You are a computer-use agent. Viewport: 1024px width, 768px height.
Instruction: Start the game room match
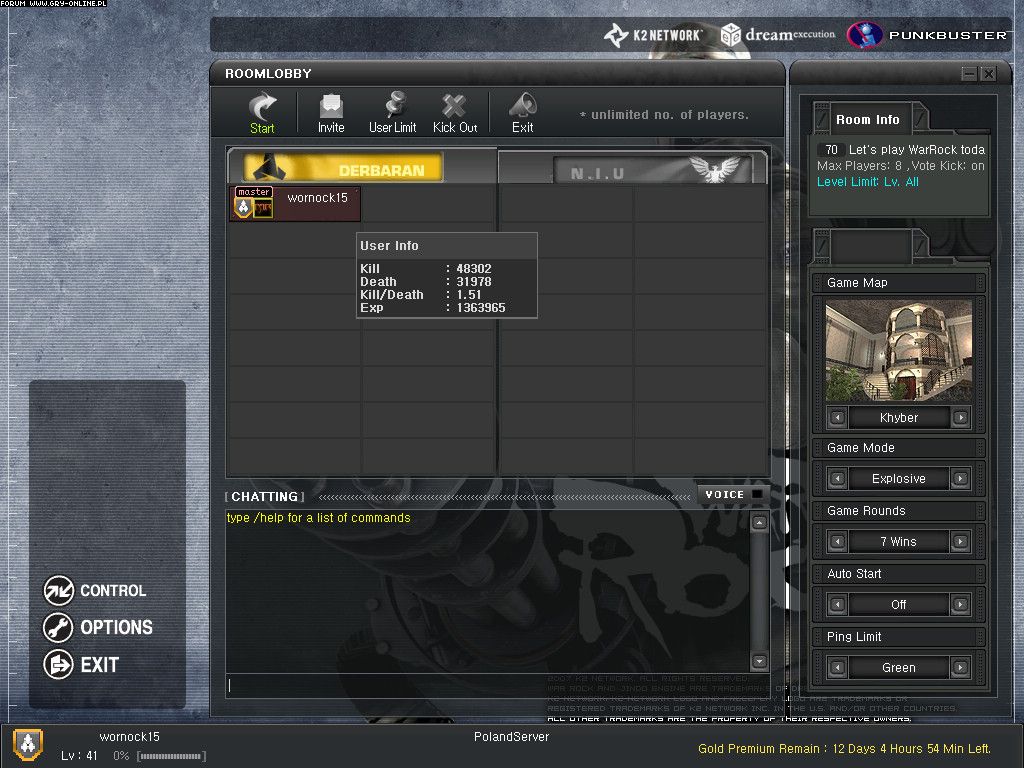coord(263,112)
